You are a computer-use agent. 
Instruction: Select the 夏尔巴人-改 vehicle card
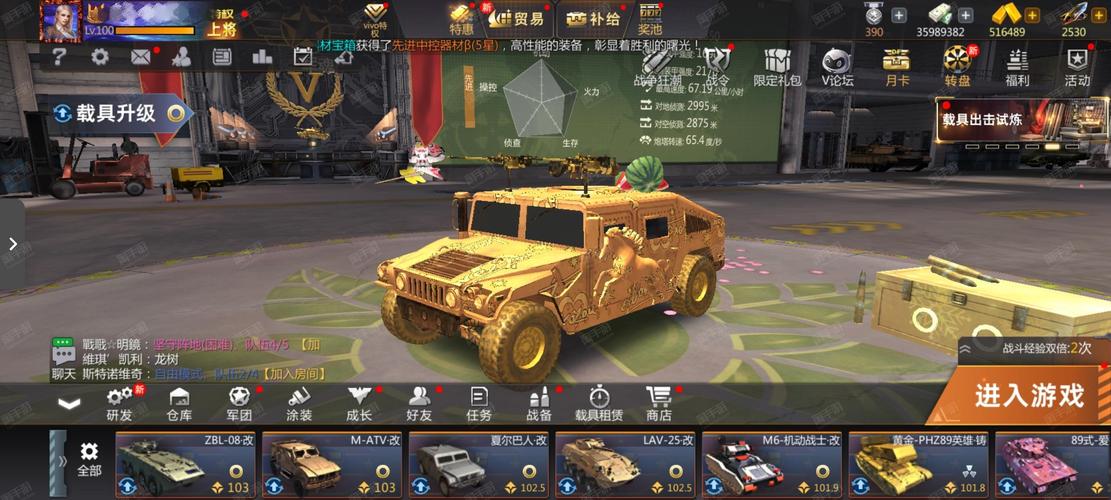tap(480, 464)
